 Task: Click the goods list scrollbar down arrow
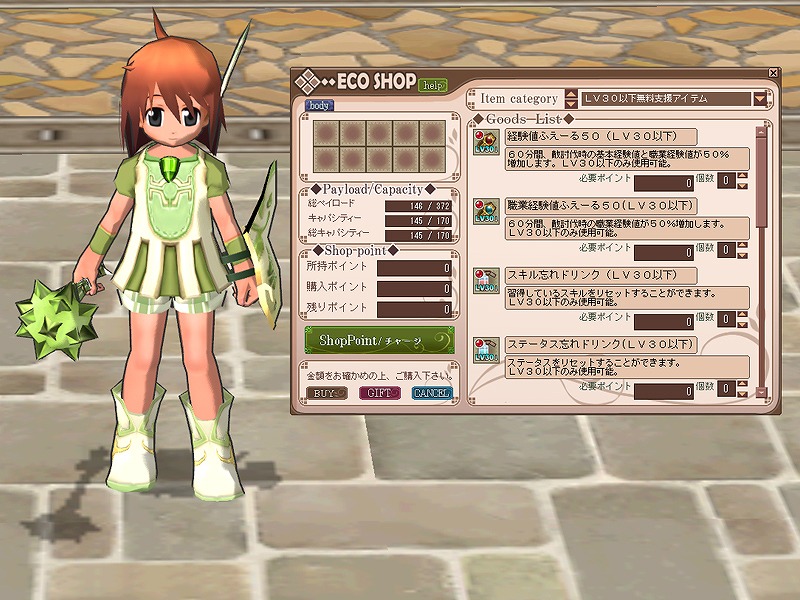[760, 392]
